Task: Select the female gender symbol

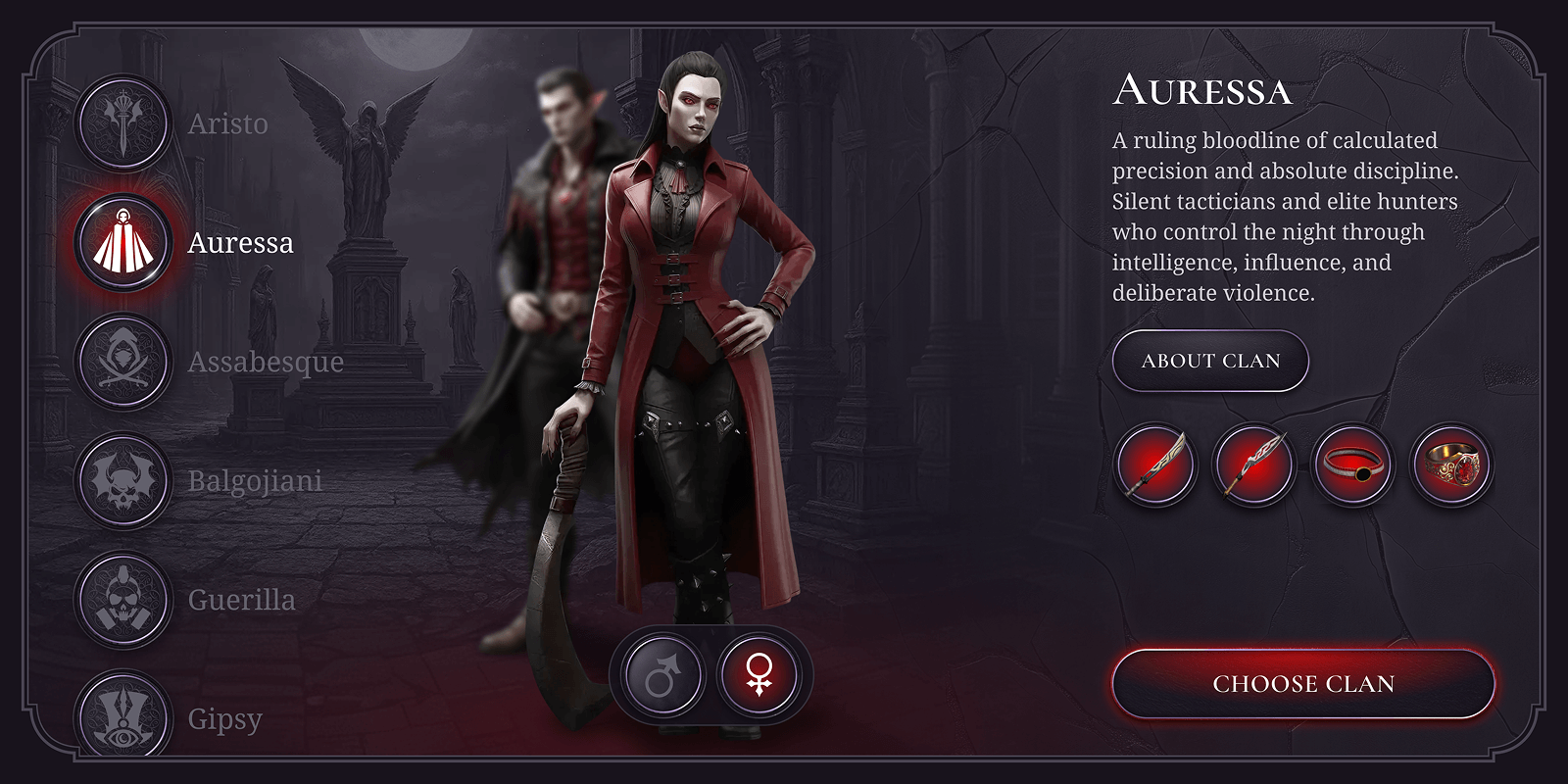Action: pos(759,676)
